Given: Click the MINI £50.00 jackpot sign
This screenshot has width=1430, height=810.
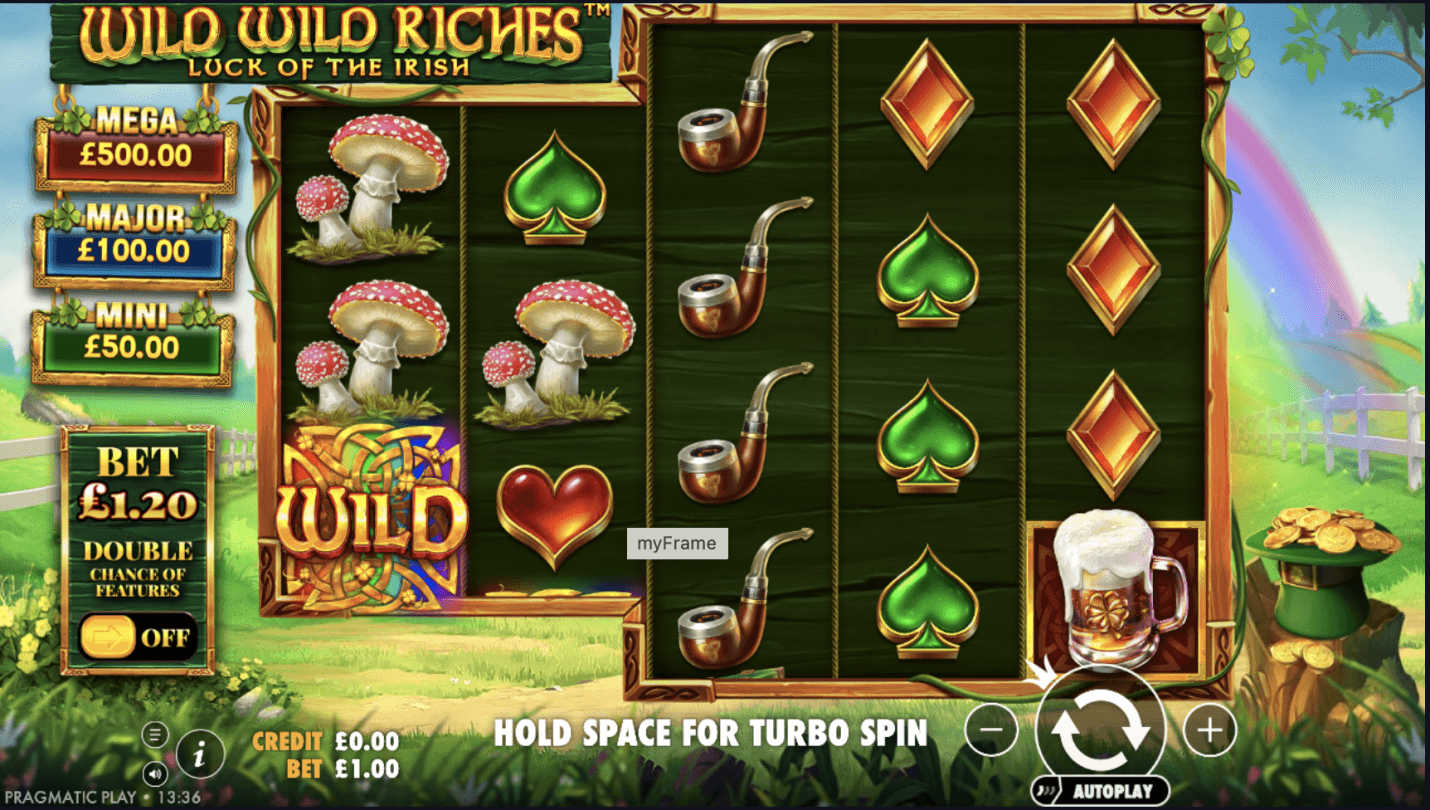Looking at the screenshot, I should [137, 335].
